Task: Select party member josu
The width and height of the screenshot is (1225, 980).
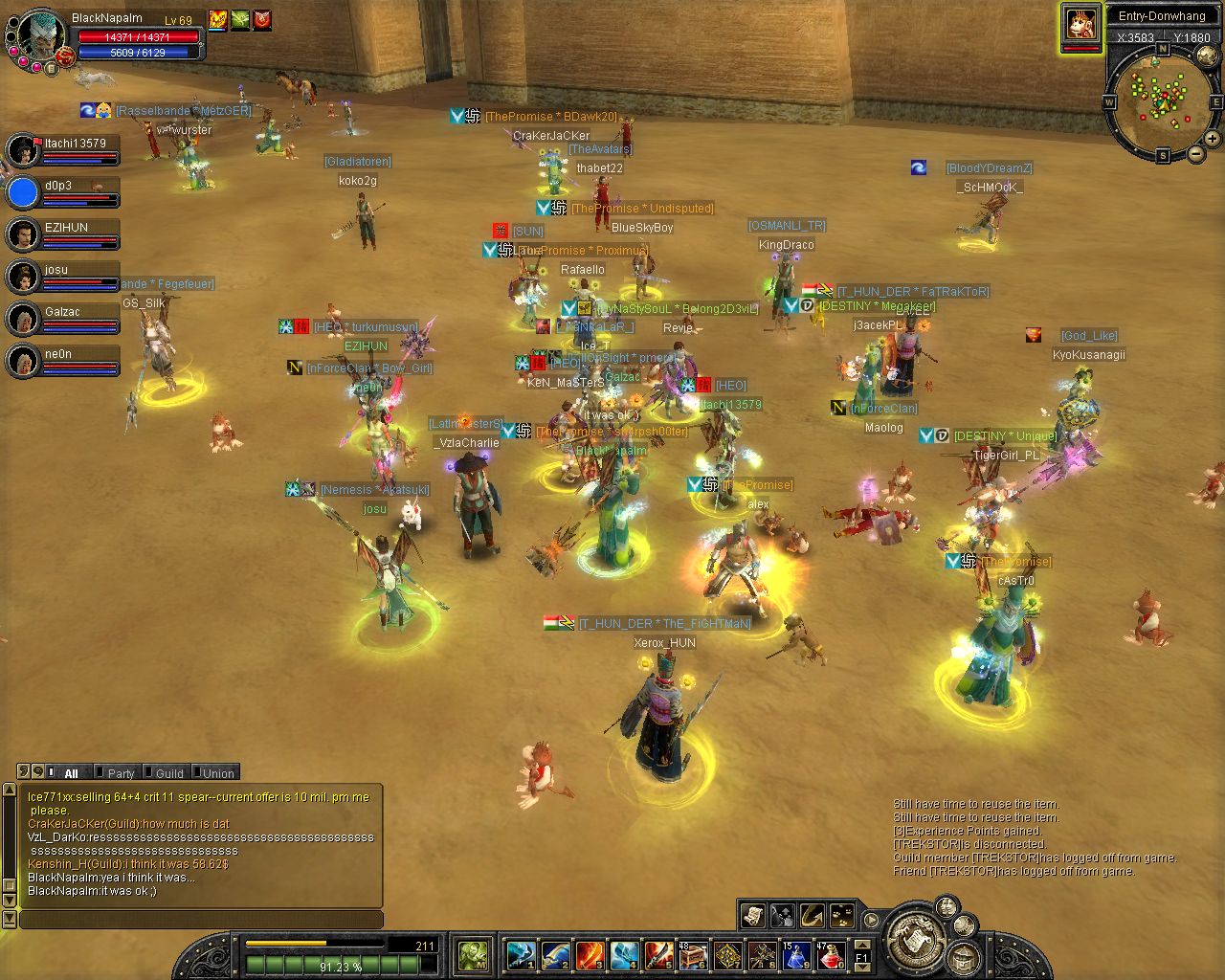Action: [x=63, y=277]
